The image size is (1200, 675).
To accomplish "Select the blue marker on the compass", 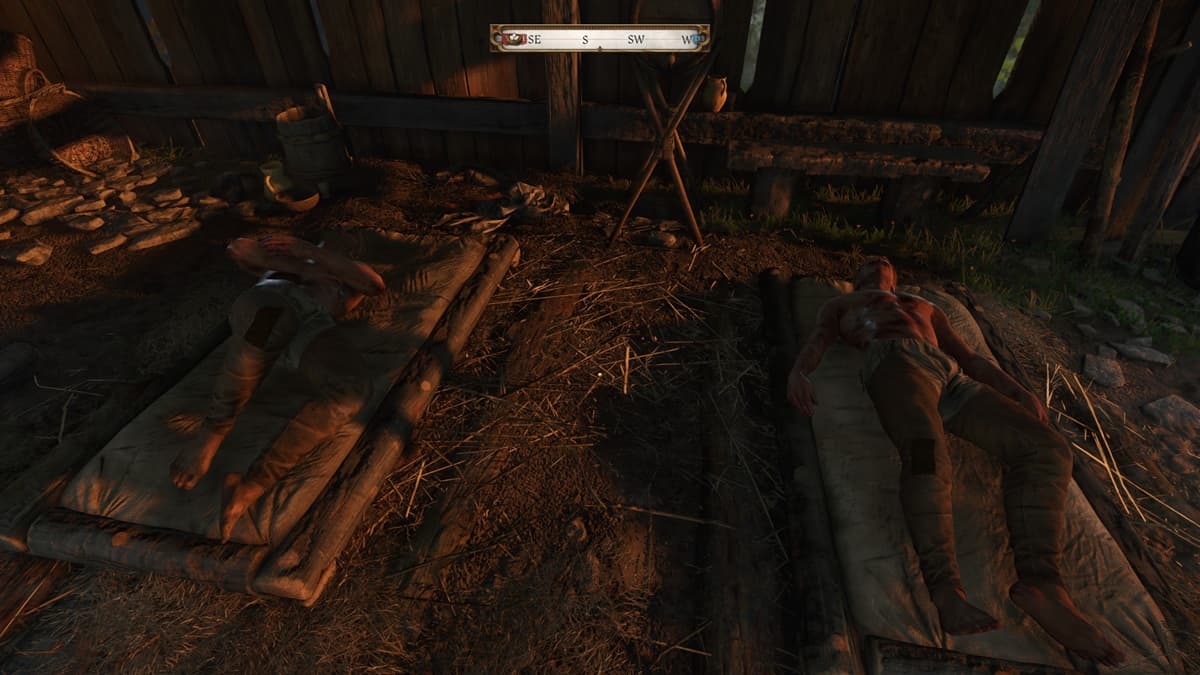I will click(x=694, y=40).
